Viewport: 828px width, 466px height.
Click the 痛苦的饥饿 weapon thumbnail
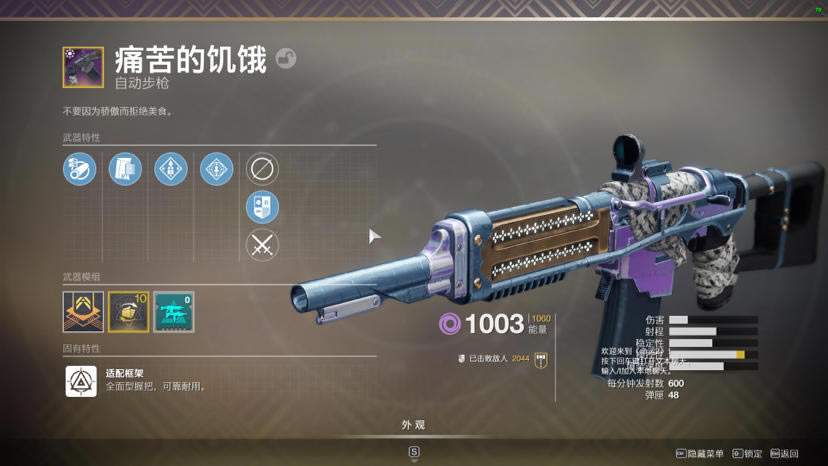83,67
